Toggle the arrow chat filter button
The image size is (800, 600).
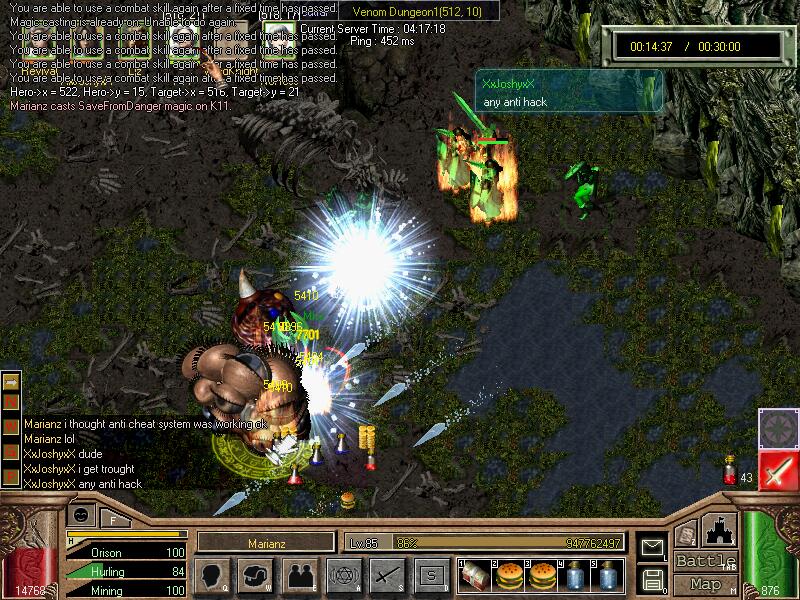[x=11, y=382]
